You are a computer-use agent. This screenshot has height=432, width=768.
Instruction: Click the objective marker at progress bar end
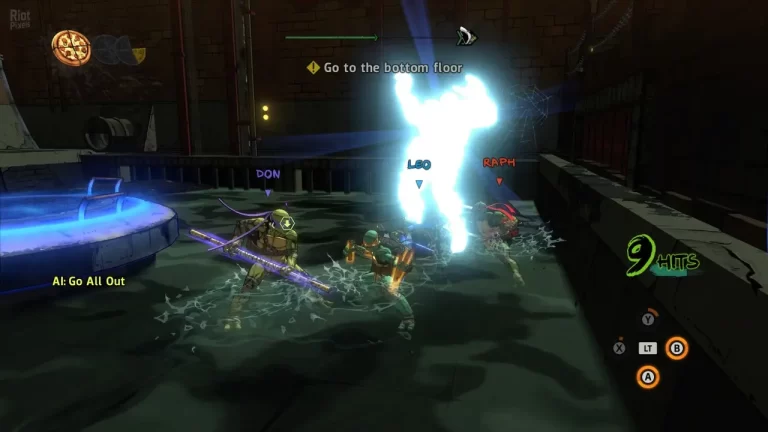point(465,37)
